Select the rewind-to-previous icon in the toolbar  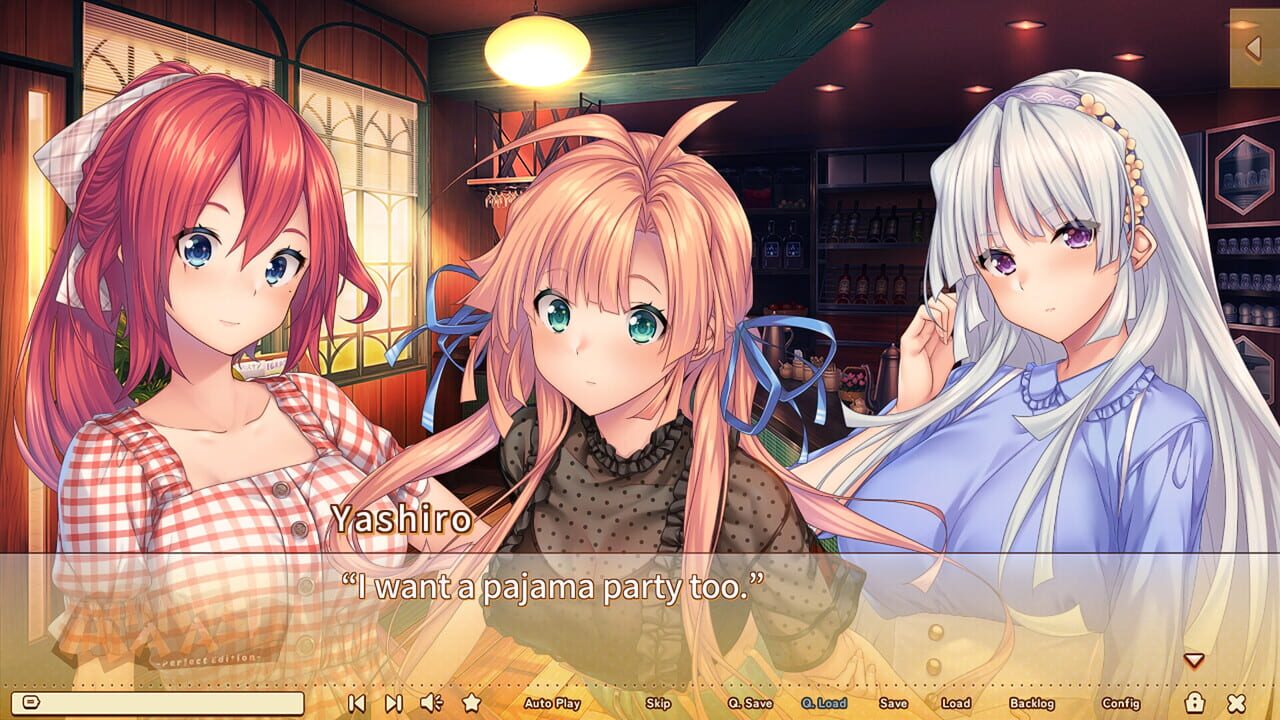coord(357,704)
